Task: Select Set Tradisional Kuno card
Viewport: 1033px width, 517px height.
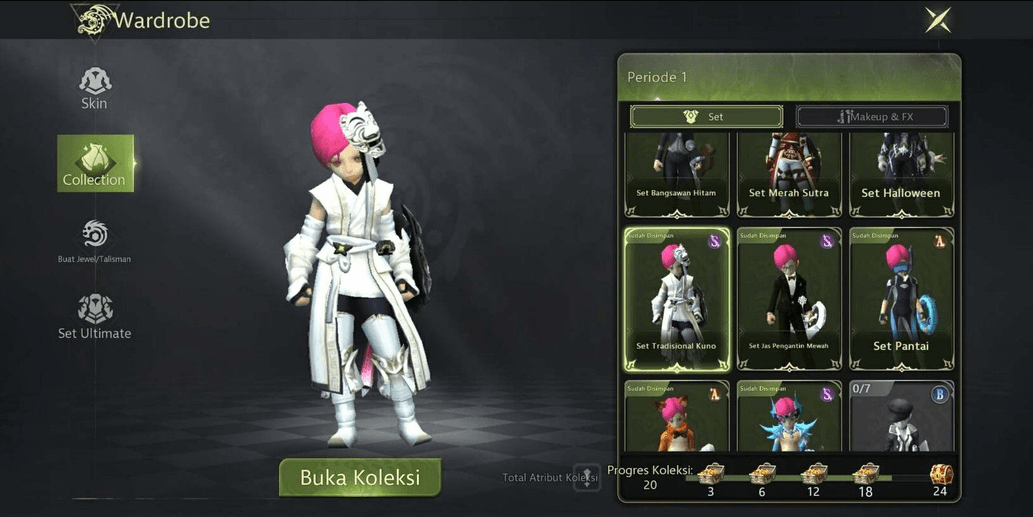Action: (676, 299)
